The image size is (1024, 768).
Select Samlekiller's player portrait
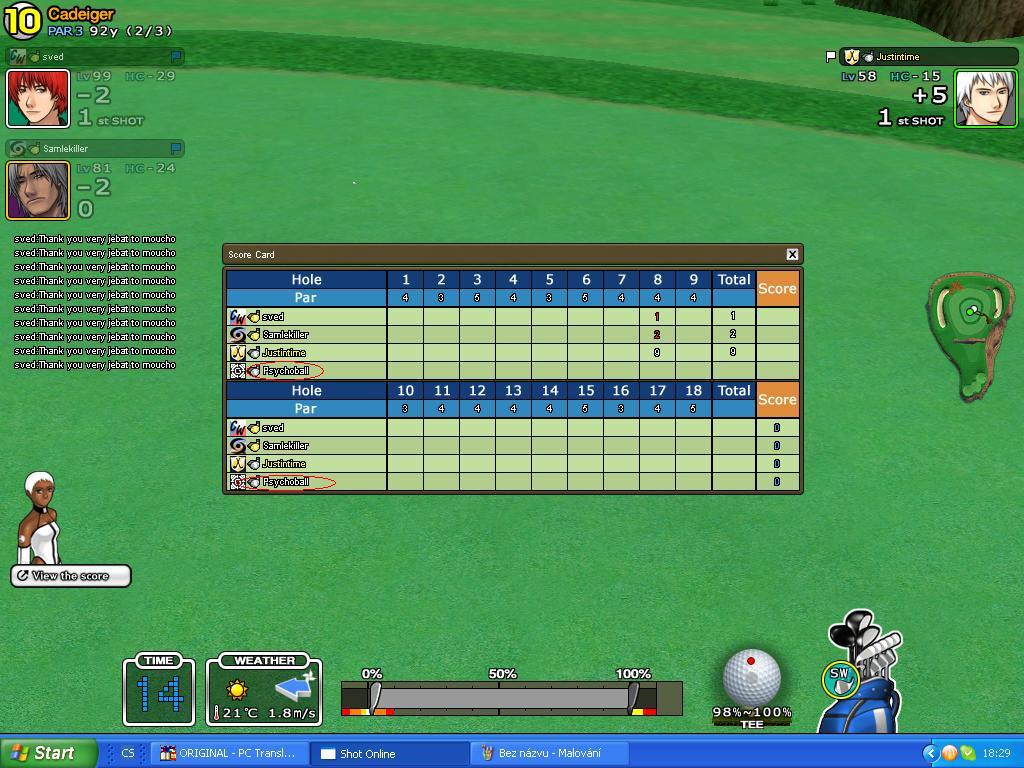pyautogui.click(x=38, y=190)
